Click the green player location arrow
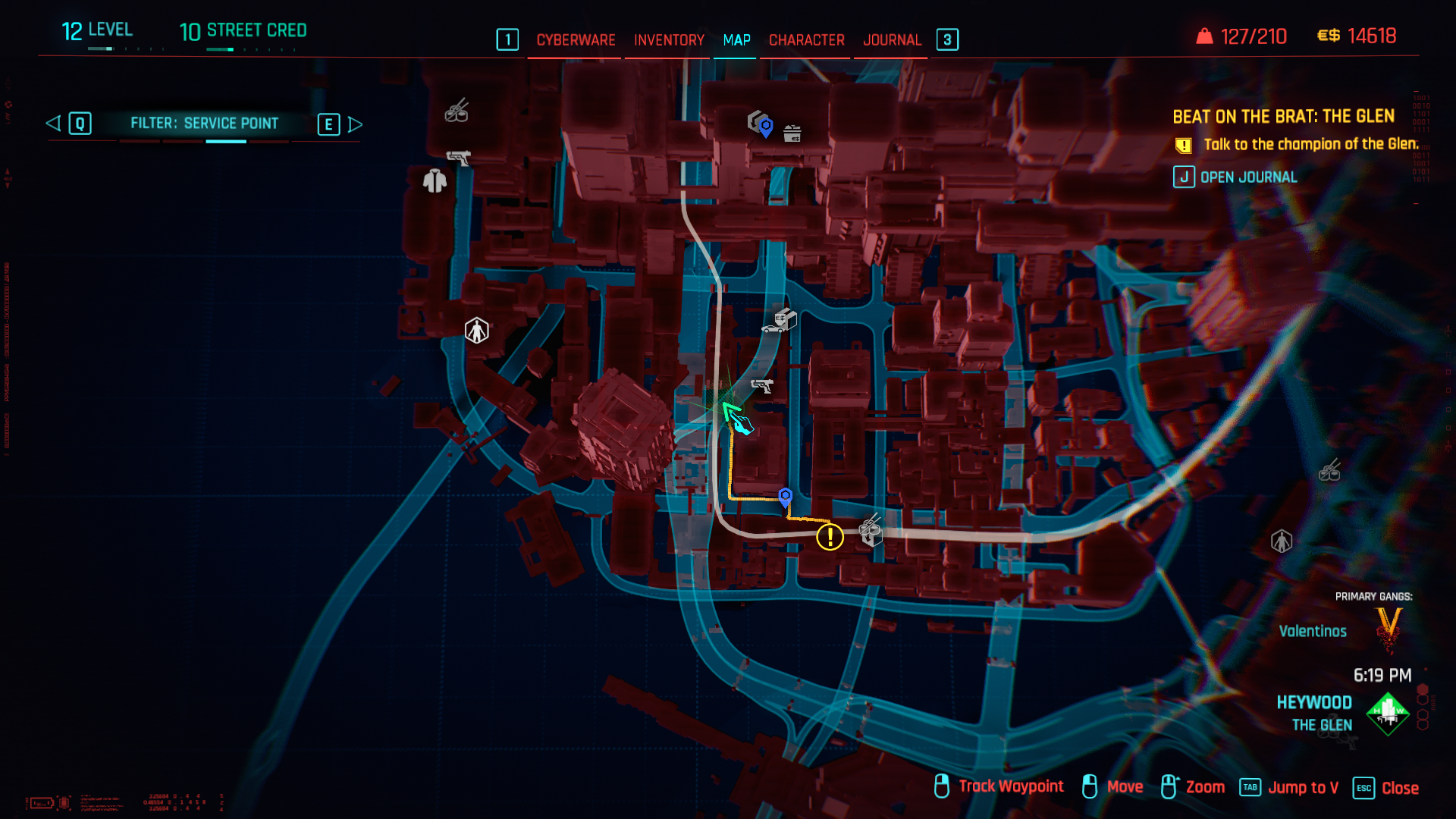Image resolution: width=1456 pixels, height=819 pixels. coord(730,411)
